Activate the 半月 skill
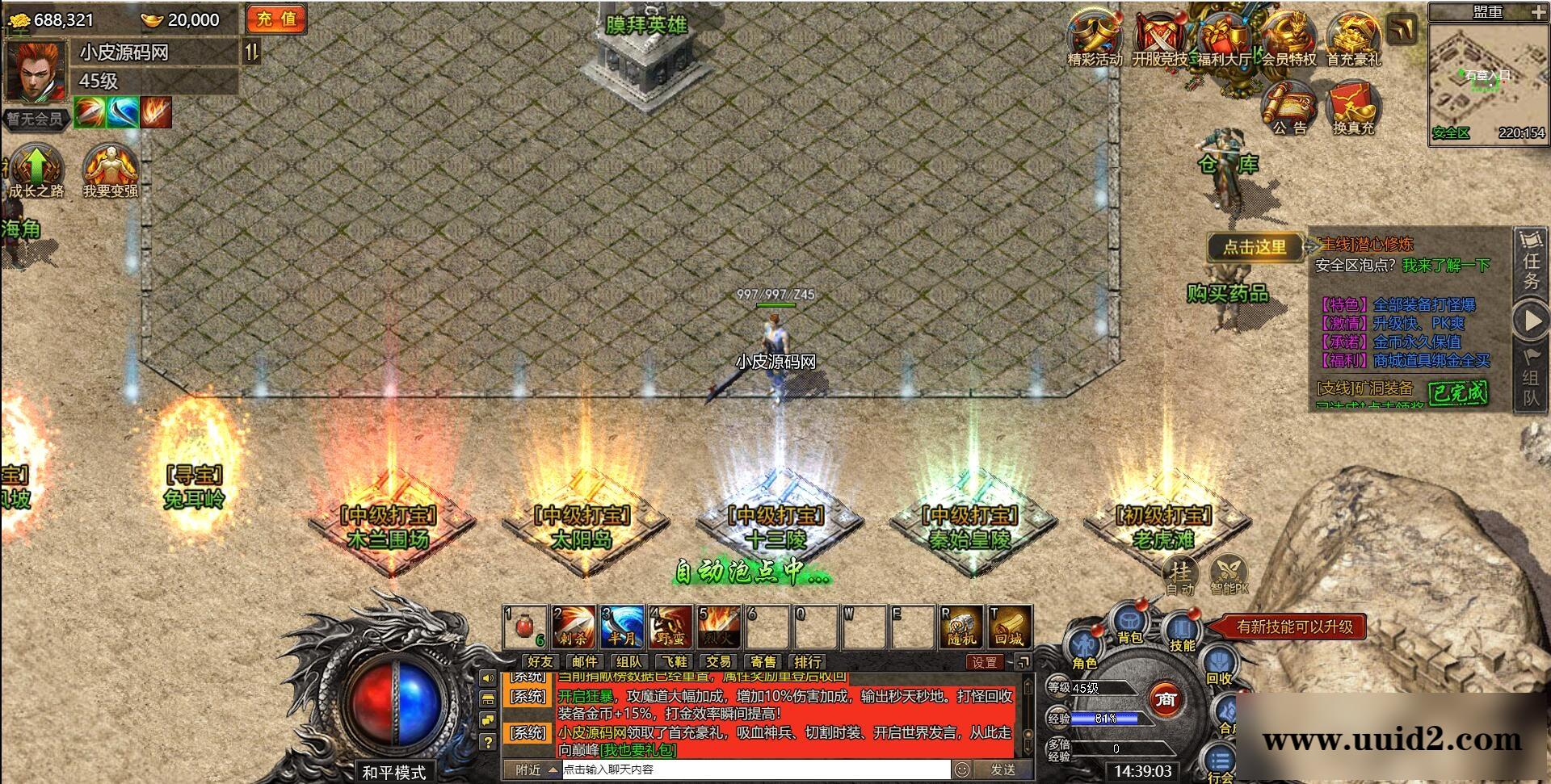The image size is (1551, 784). 622,627
